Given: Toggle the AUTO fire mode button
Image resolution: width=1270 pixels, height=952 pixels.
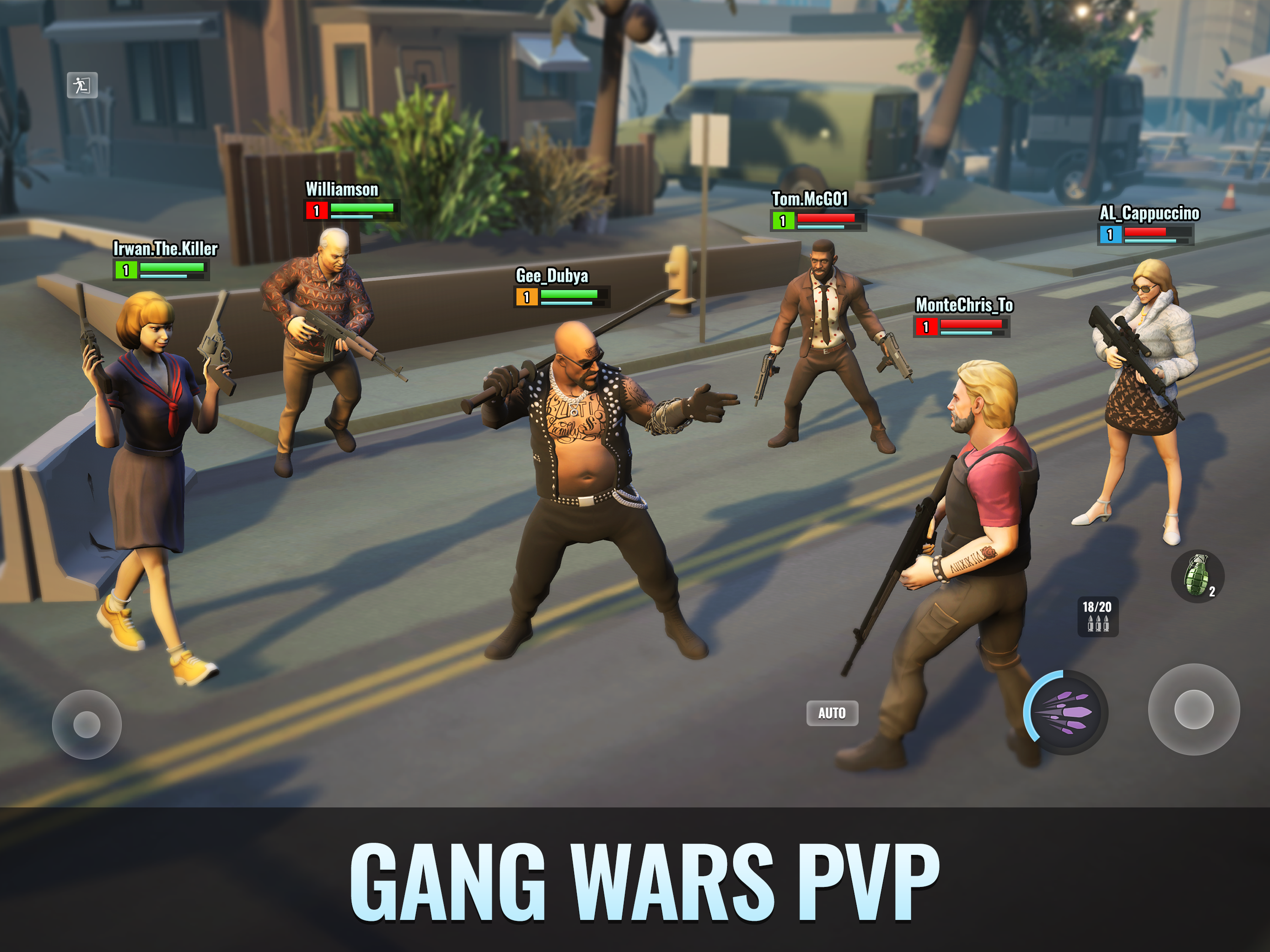Looking at the screenshot, I should tap(833, 713).
